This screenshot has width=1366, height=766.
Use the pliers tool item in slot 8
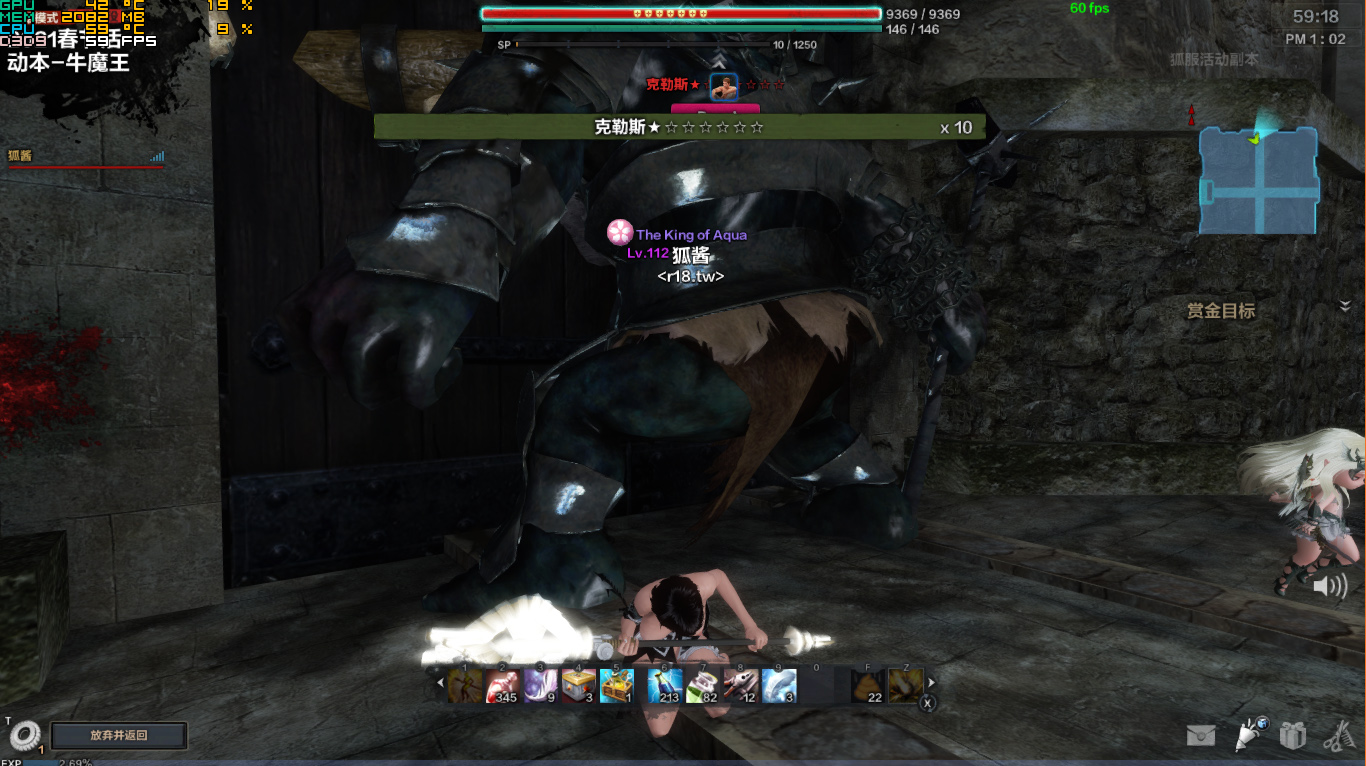741,686
